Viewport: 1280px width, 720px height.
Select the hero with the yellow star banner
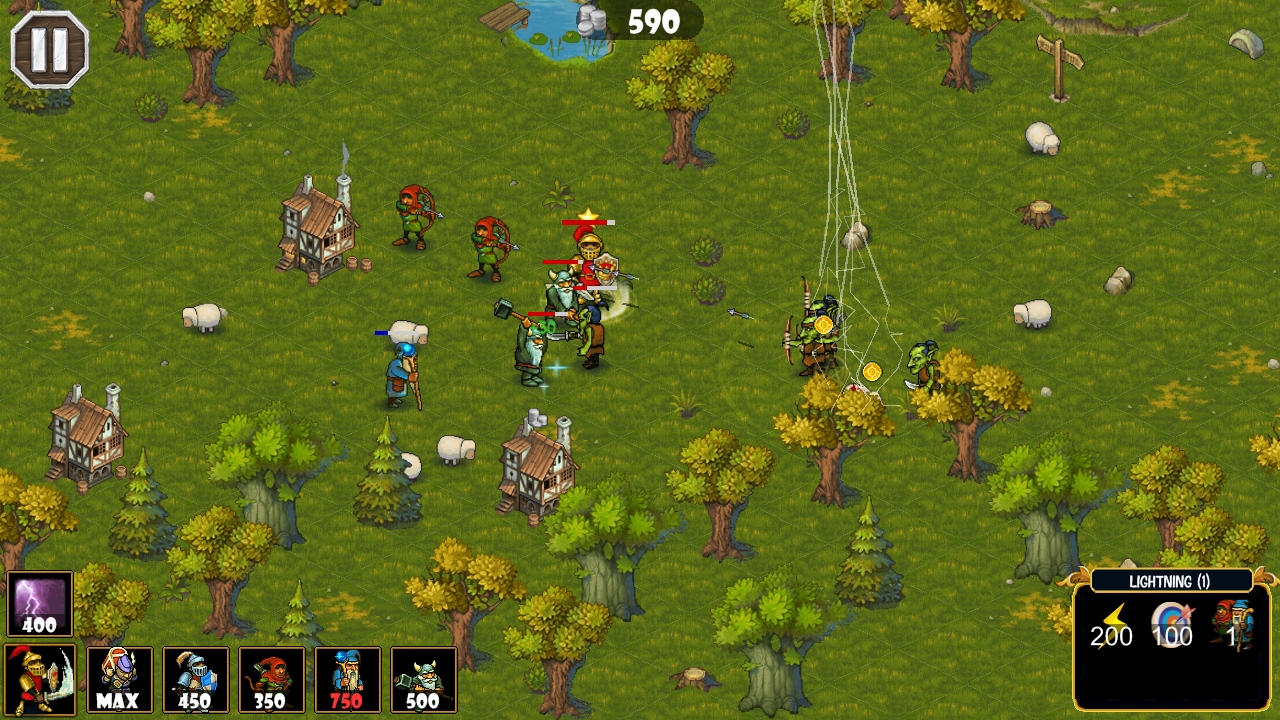pos(588,256)
